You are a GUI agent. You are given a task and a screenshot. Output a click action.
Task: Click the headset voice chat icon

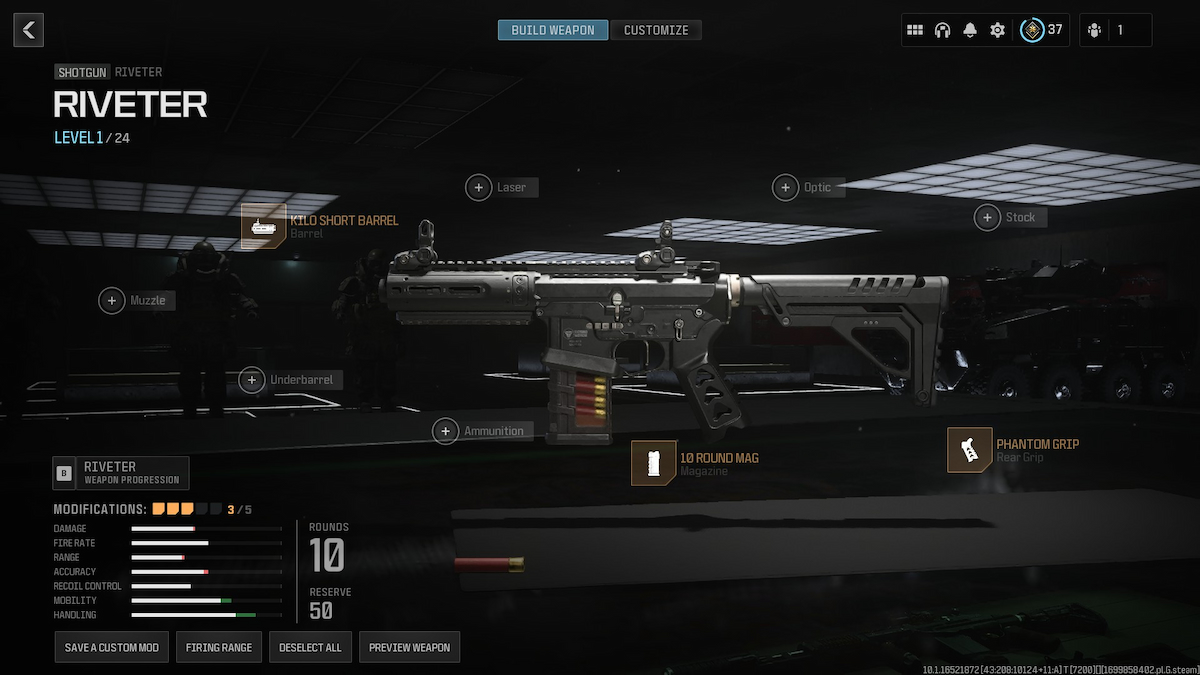[942, 30]
